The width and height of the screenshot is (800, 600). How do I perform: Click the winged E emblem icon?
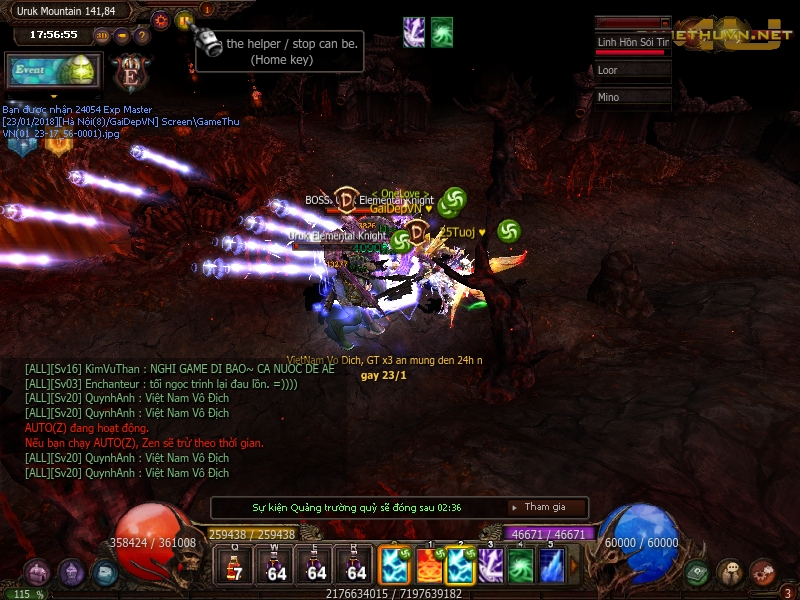[x=128, y=73]
